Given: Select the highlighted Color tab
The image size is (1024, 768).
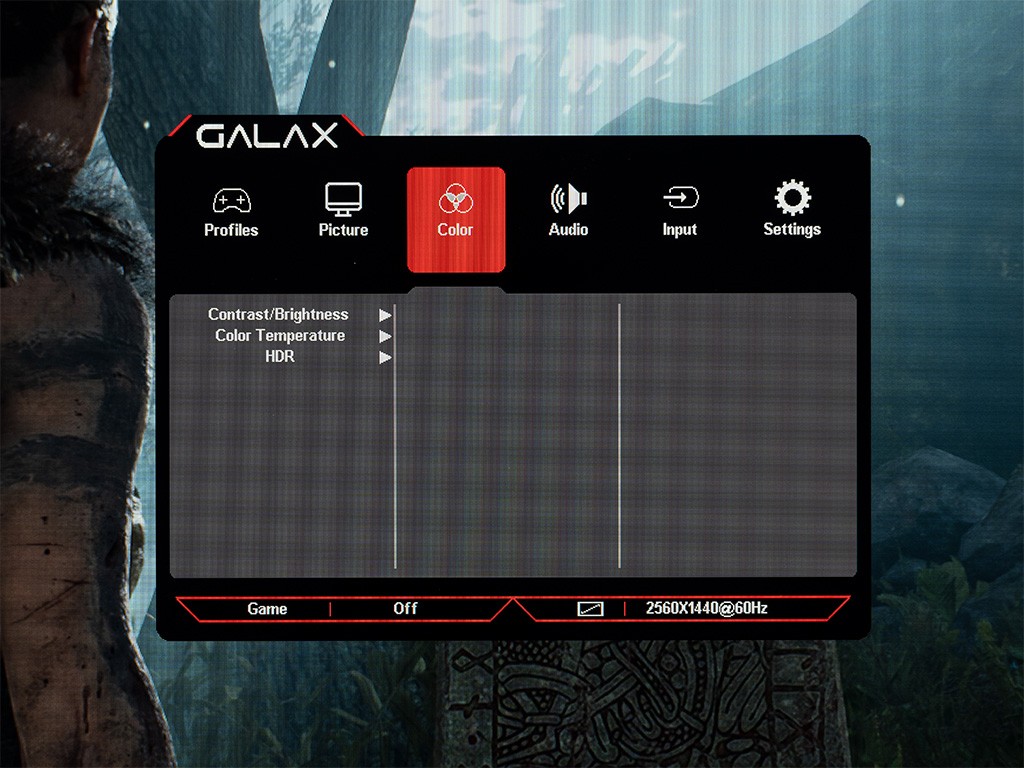Looking at the screenshot, I should pyautogui.click(x=456, y=218).
